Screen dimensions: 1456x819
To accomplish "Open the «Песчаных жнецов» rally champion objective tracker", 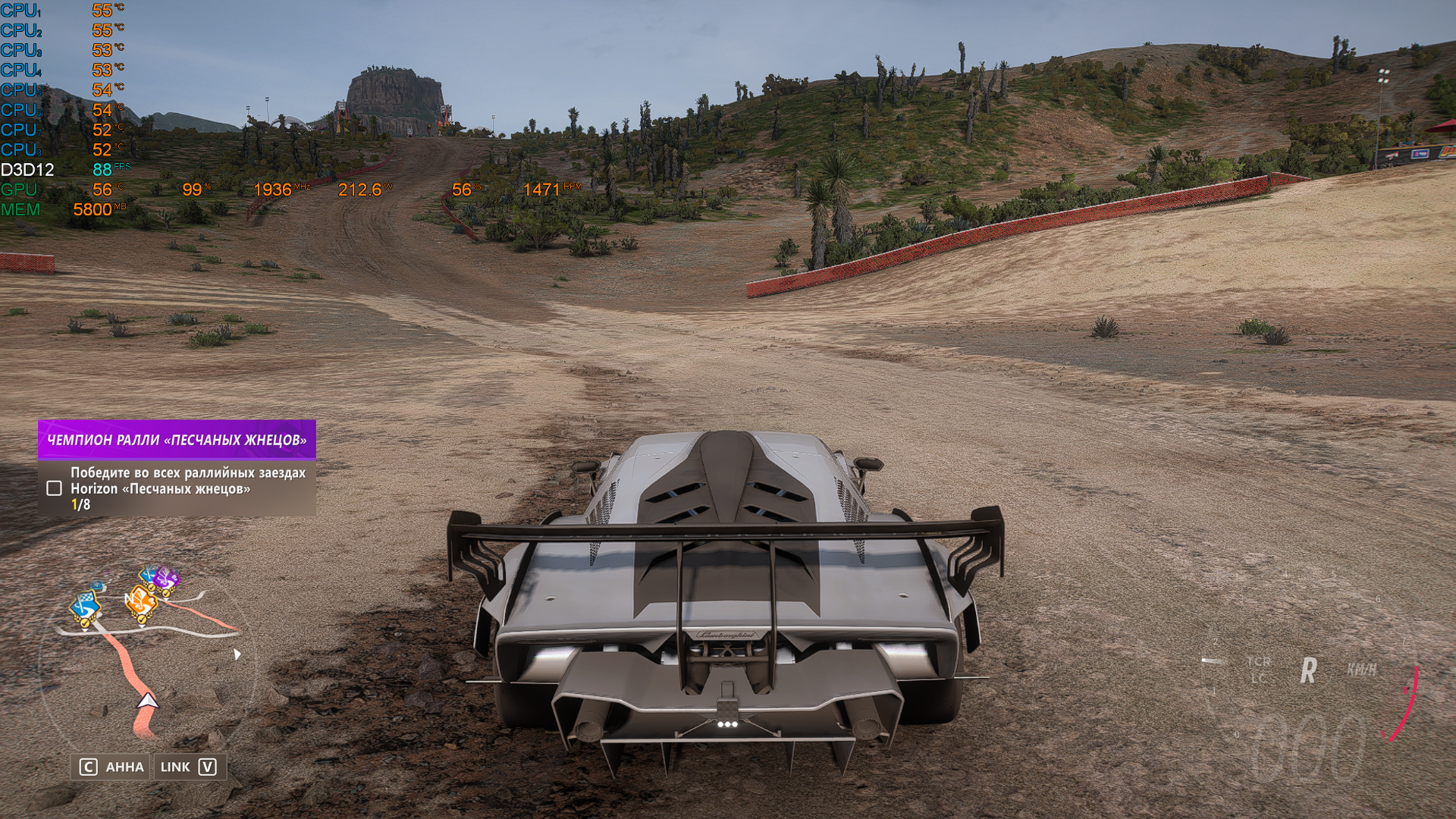I will coord(177,440).
